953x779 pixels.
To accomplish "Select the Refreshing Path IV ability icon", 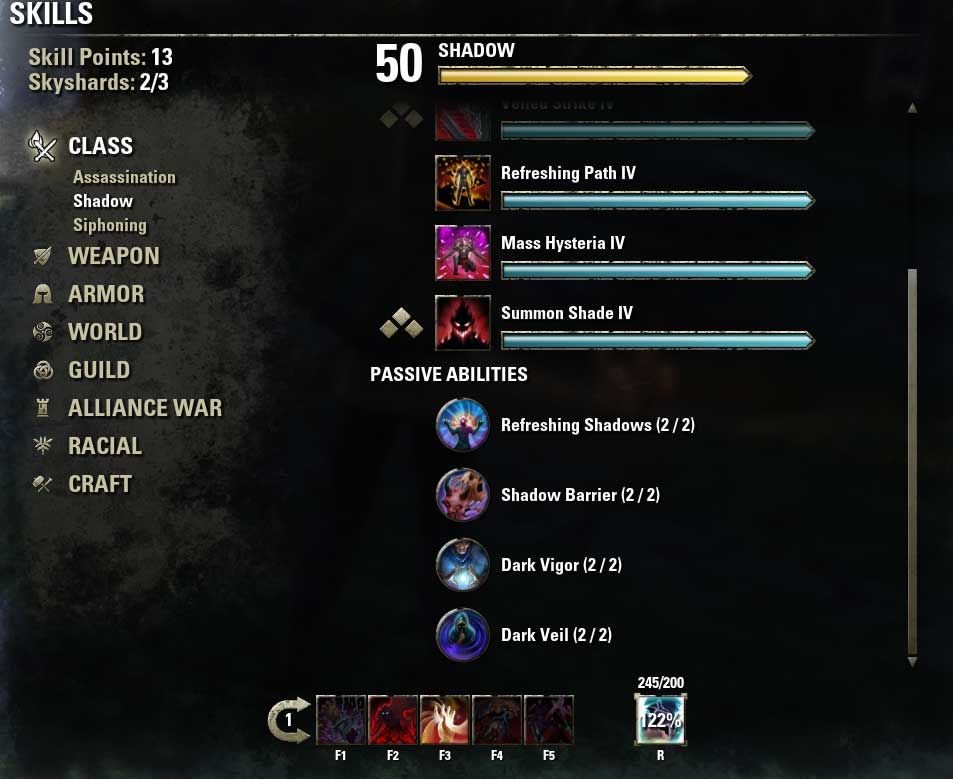I will pyautogui.click(x=463, y=183).
